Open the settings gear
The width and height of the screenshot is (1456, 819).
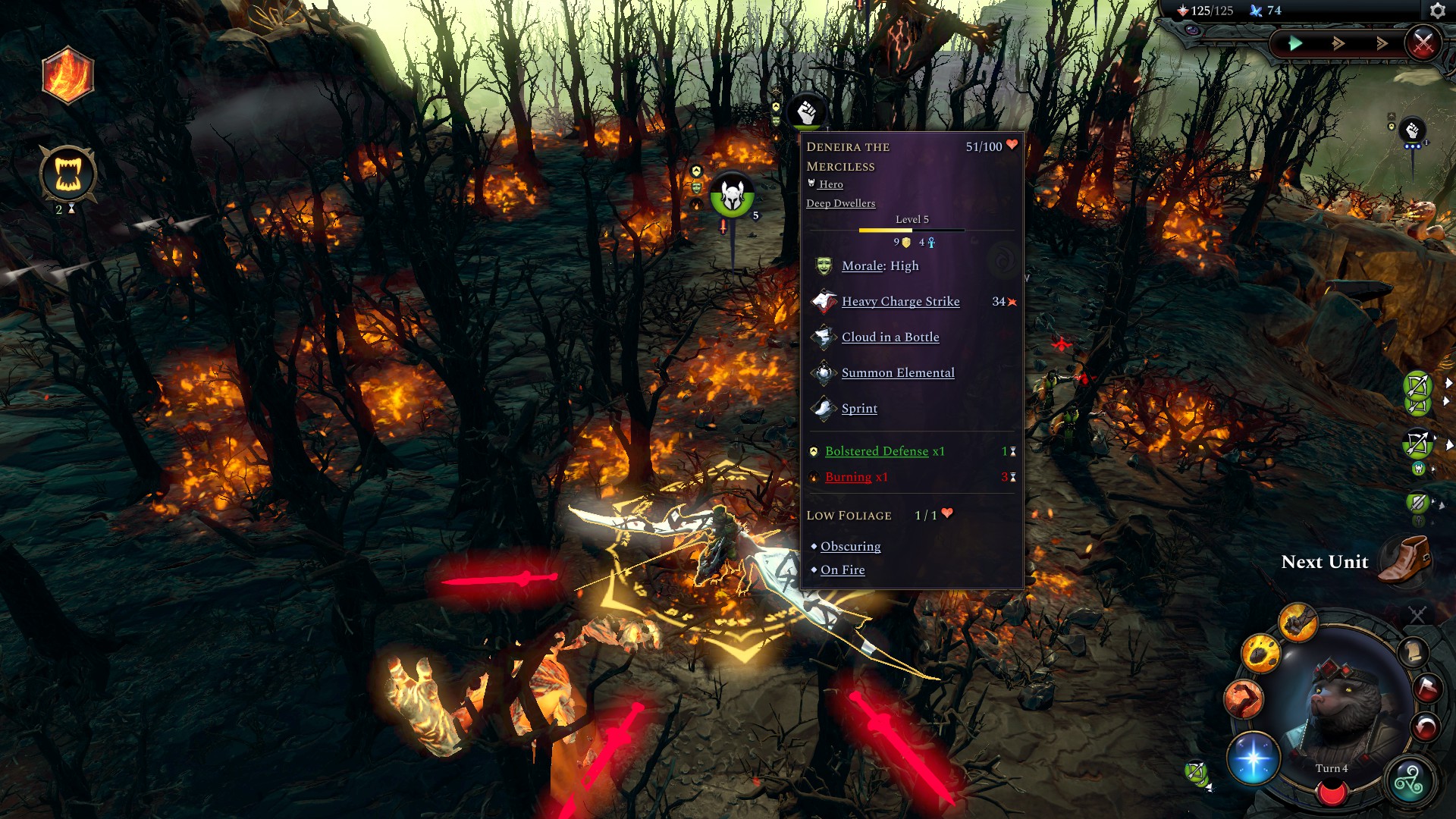click(1439, 11)
